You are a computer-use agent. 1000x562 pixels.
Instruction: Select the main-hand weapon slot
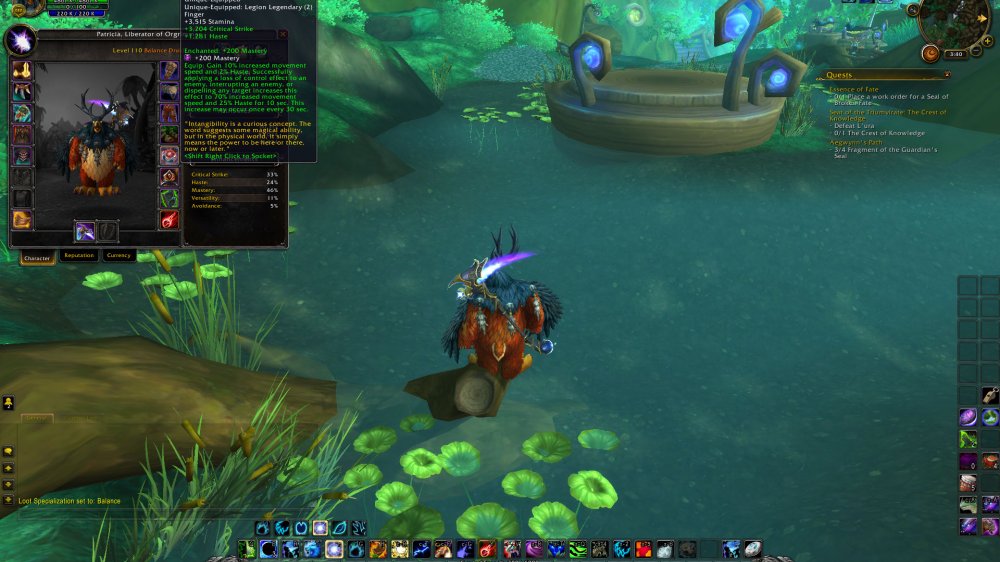click(85, 232)
